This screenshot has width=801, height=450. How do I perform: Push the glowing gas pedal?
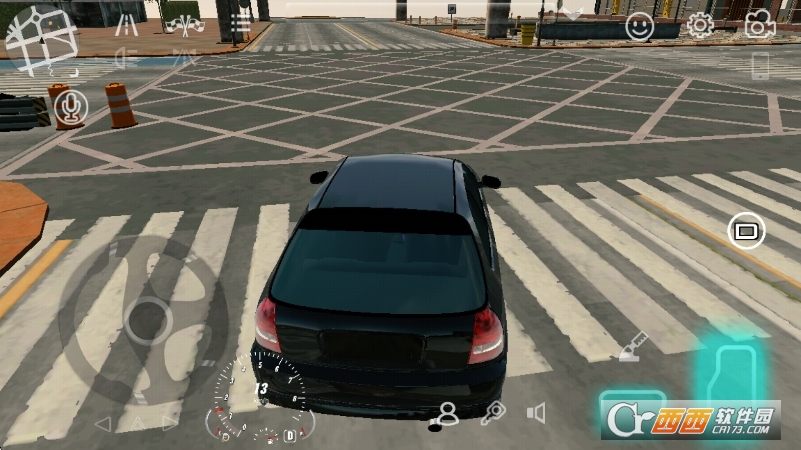tap(731, 372)
